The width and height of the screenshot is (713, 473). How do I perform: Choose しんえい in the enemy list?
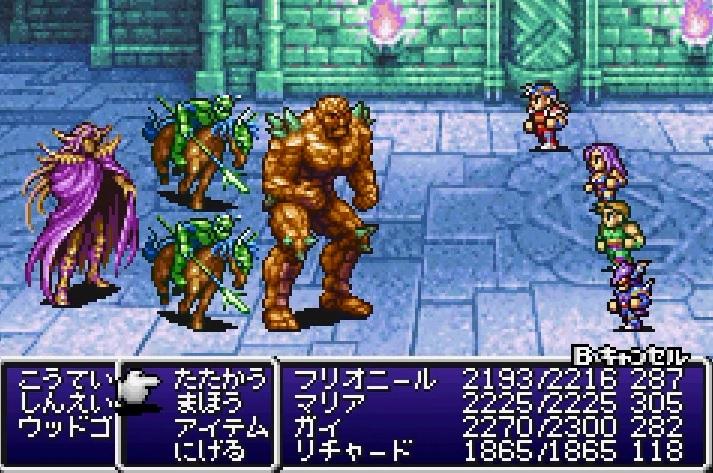[x=60, y=404]
